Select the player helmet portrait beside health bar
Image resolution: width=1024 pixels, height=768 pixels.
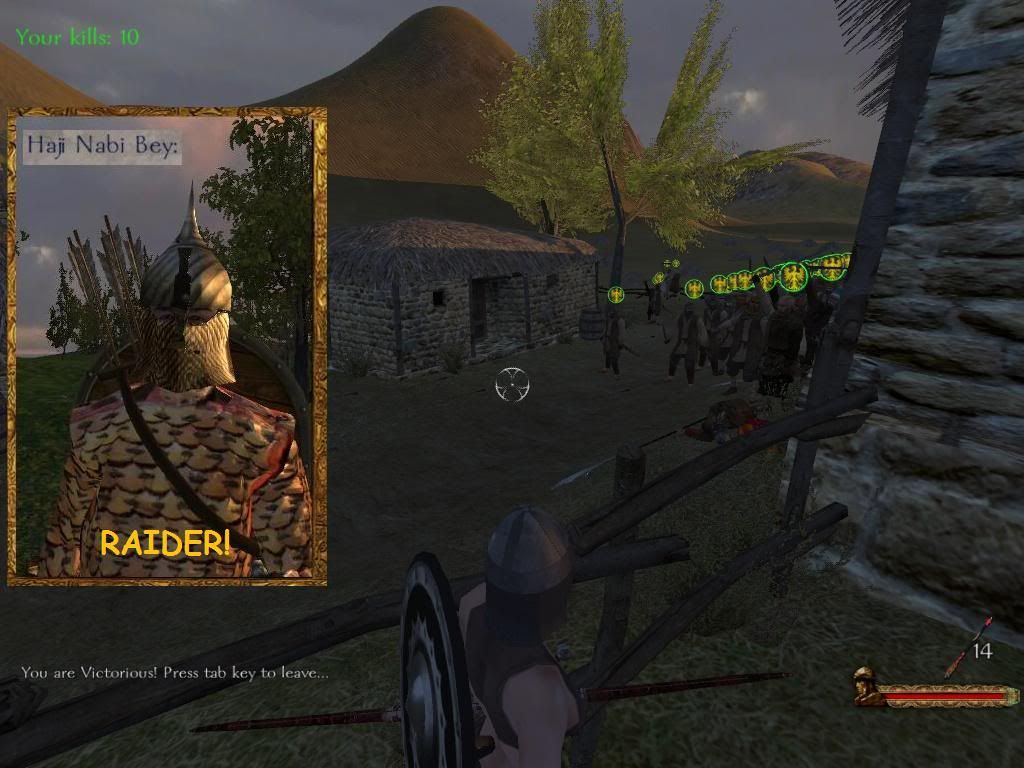point(866,687)
